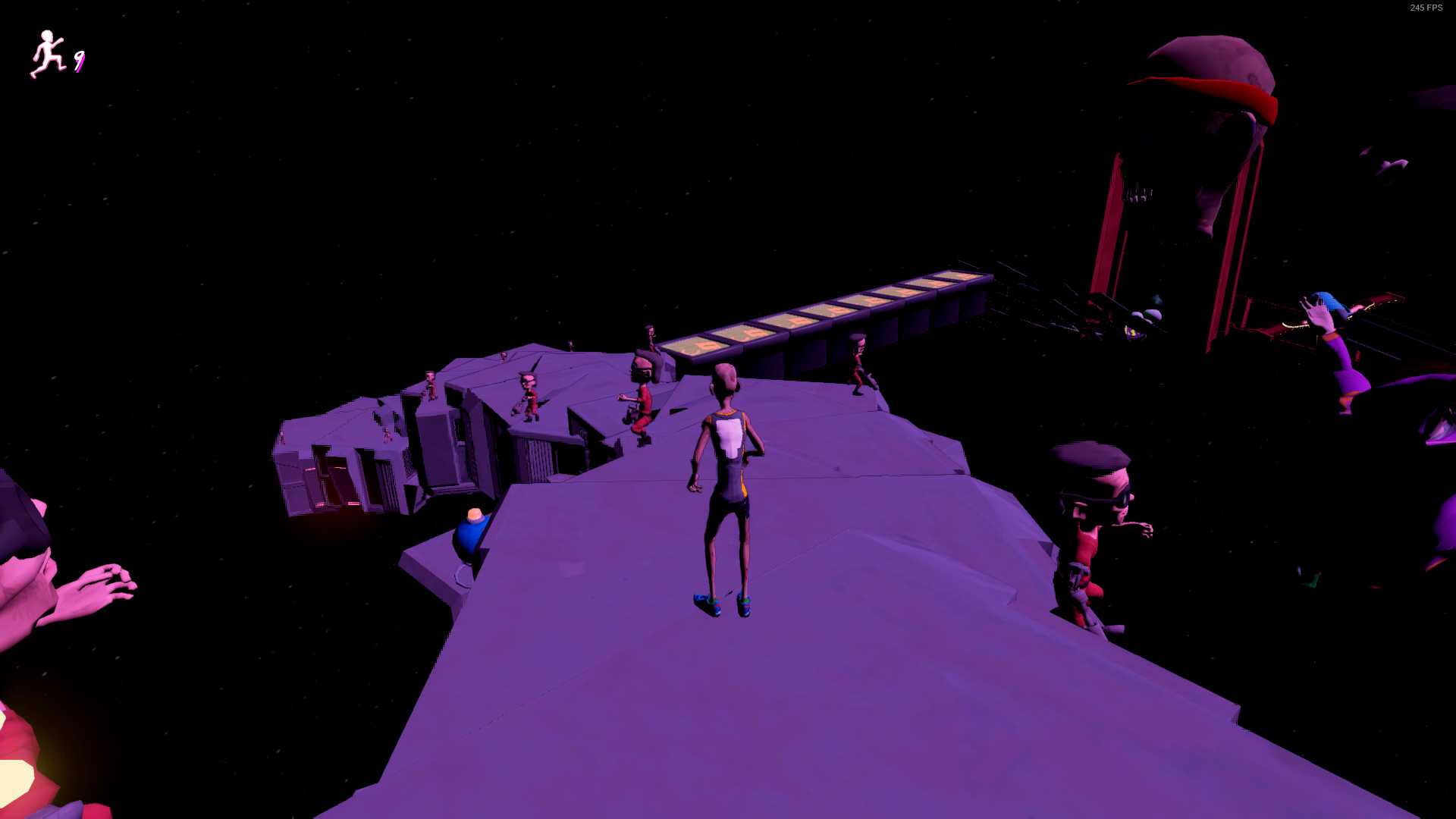1456x819 pixels.
Task: Click the running figure icon
Action: coord(48,55)
